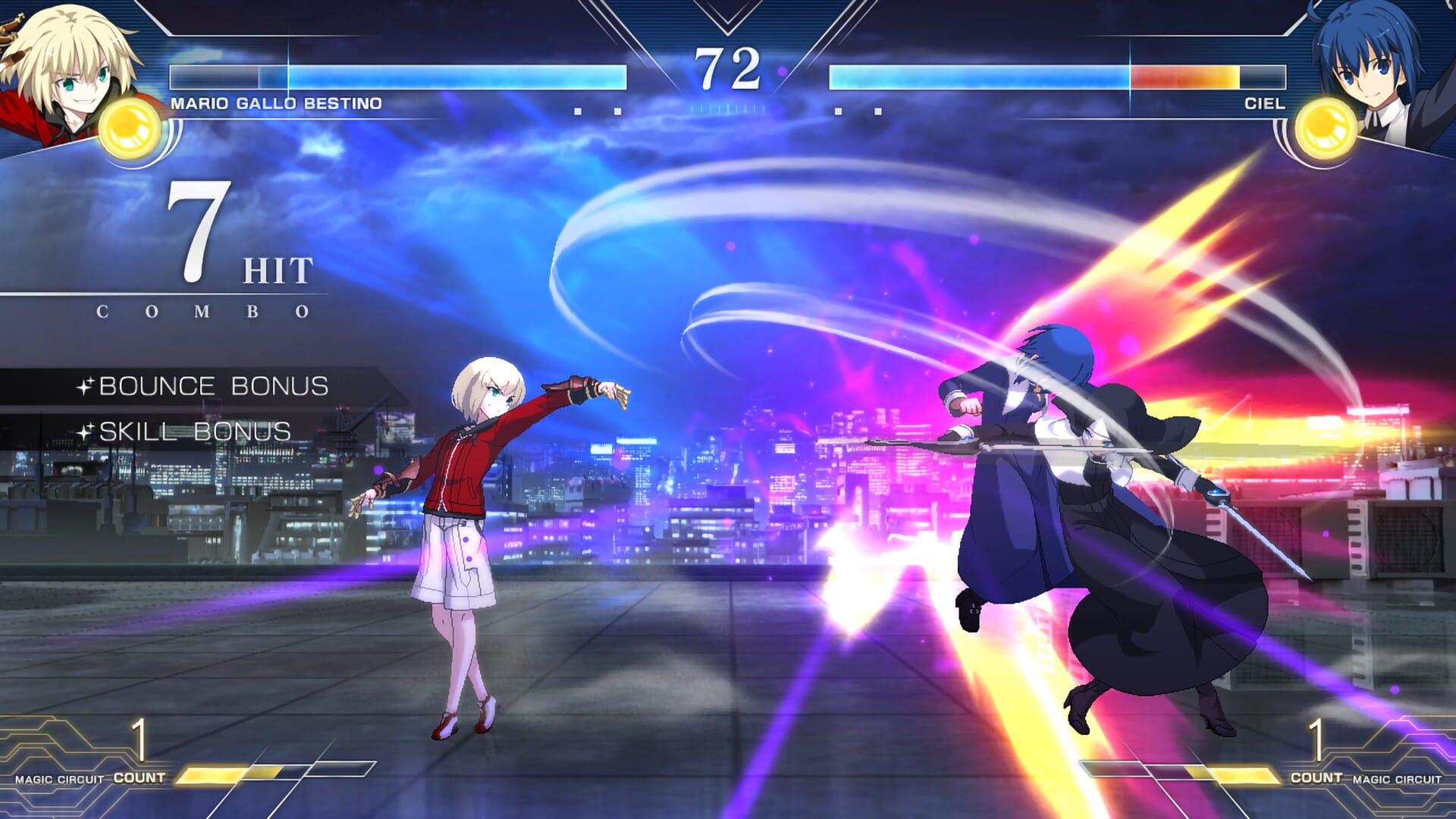Screen dimensions: 1456x819
Task: Click the SKILL BONUS star icon
Action: (x=87, y=431)
